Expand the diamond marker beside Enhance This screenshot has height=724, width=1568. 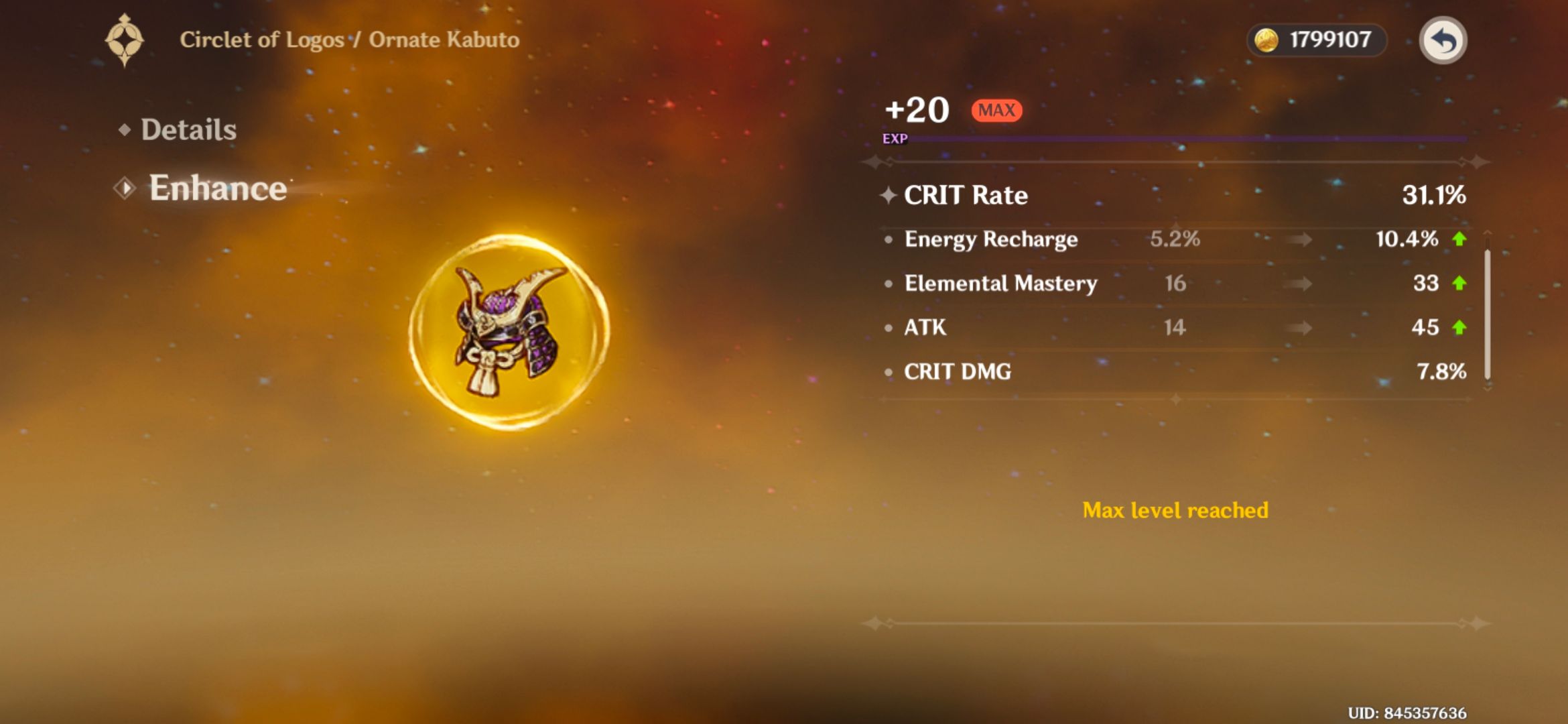[125, 188]
